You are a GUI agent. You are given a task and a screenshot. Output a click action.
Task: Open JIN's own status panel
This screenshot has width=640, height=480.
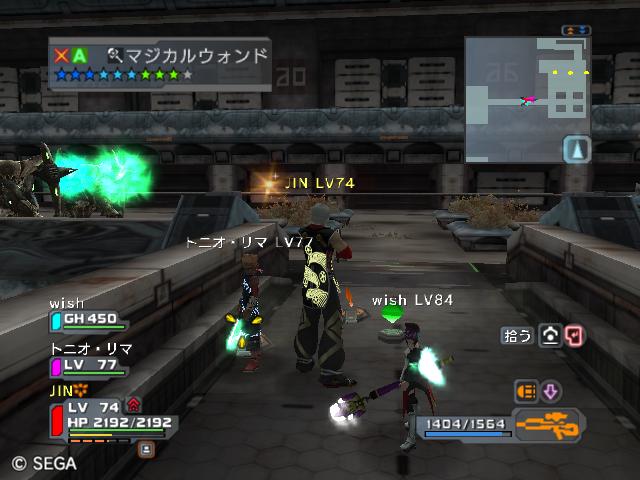click(110, 421)
